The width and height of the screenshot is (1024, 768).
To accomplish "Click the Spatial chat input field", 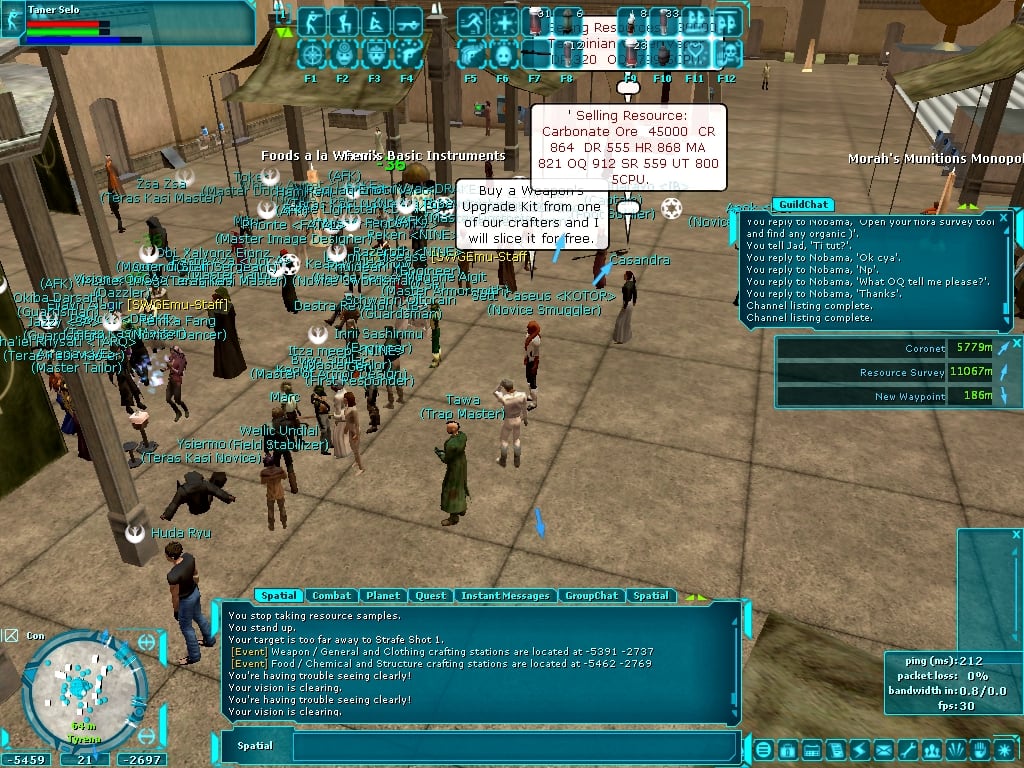I will tap(515, 746).
